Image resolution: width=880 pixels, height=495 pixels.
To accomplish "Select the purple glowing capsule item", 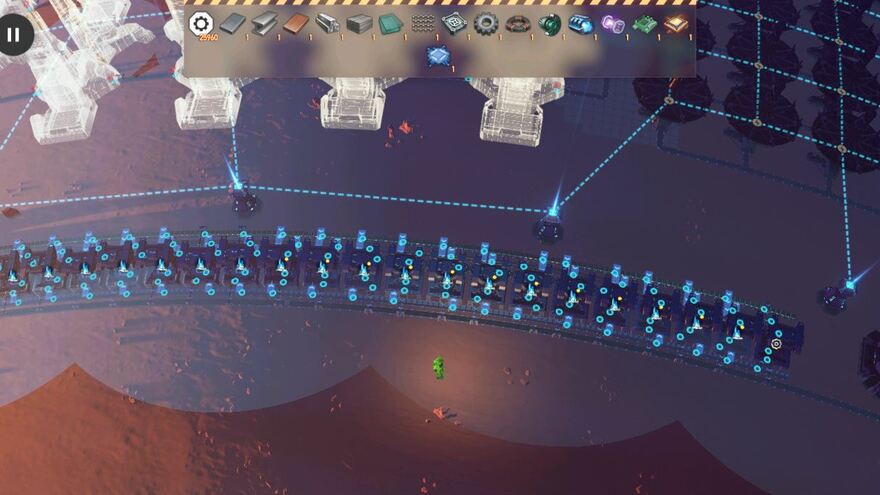I will (613, 23).
